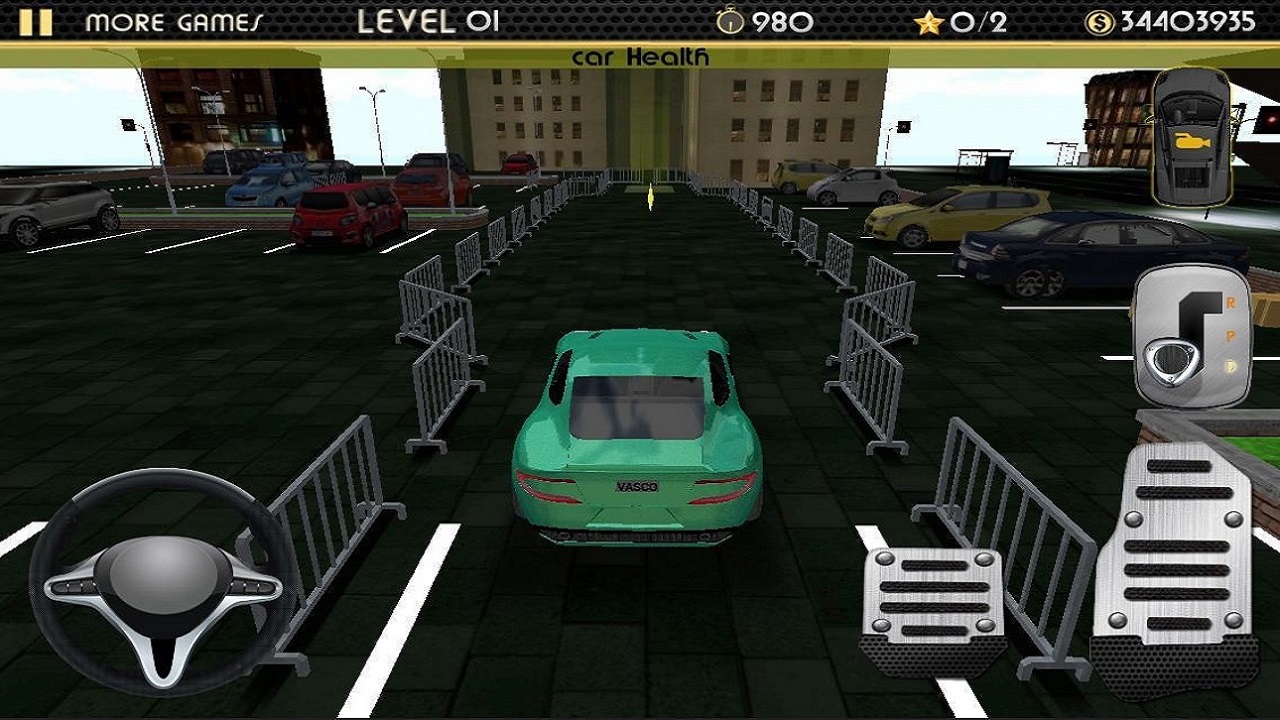The height and width of the screenshot is (720, 1280).
Task: Shift gear to Reverse
Action: (1230, 302)
